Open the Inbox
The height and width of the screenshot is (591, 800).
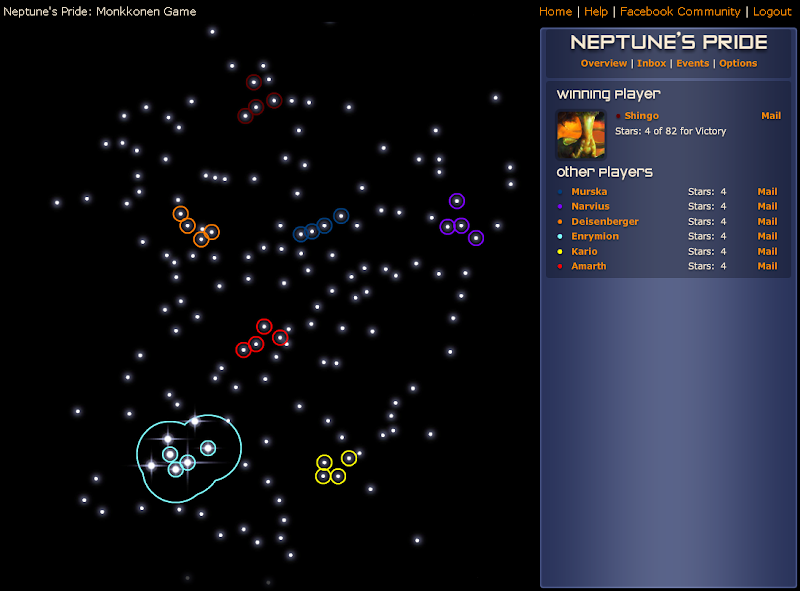(x=651, y=63)
